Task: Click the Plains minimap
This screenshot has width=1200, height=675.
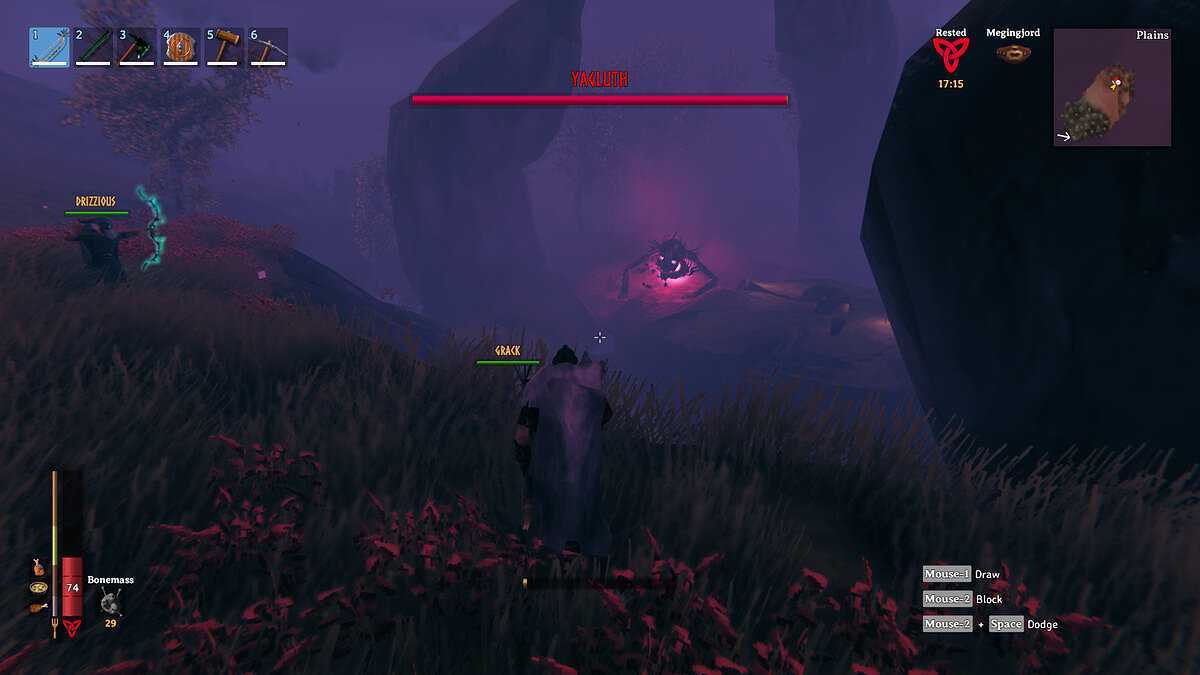Action: [x=1112, y=88]
